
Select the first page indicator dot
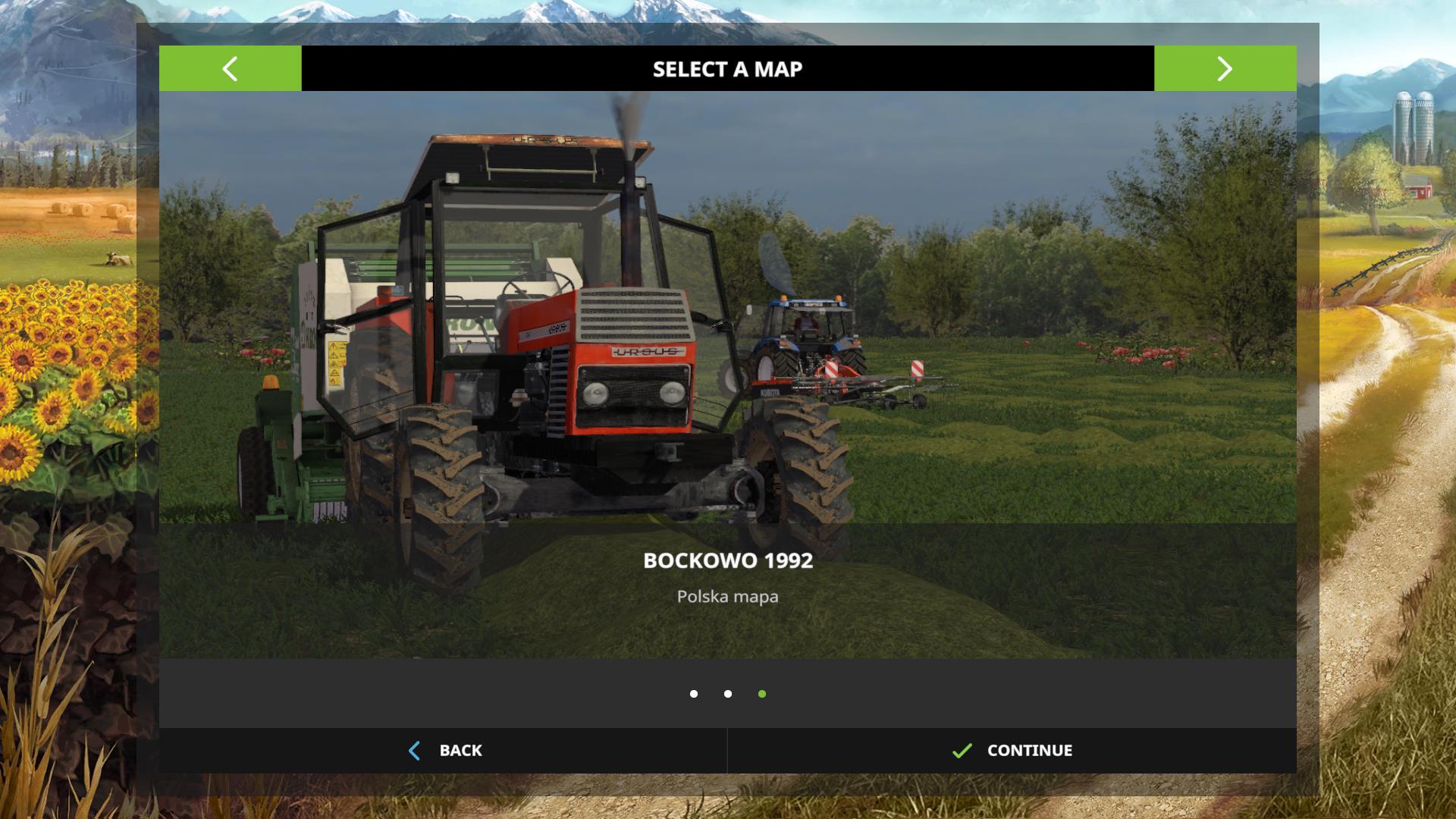(x=694, y=694)
